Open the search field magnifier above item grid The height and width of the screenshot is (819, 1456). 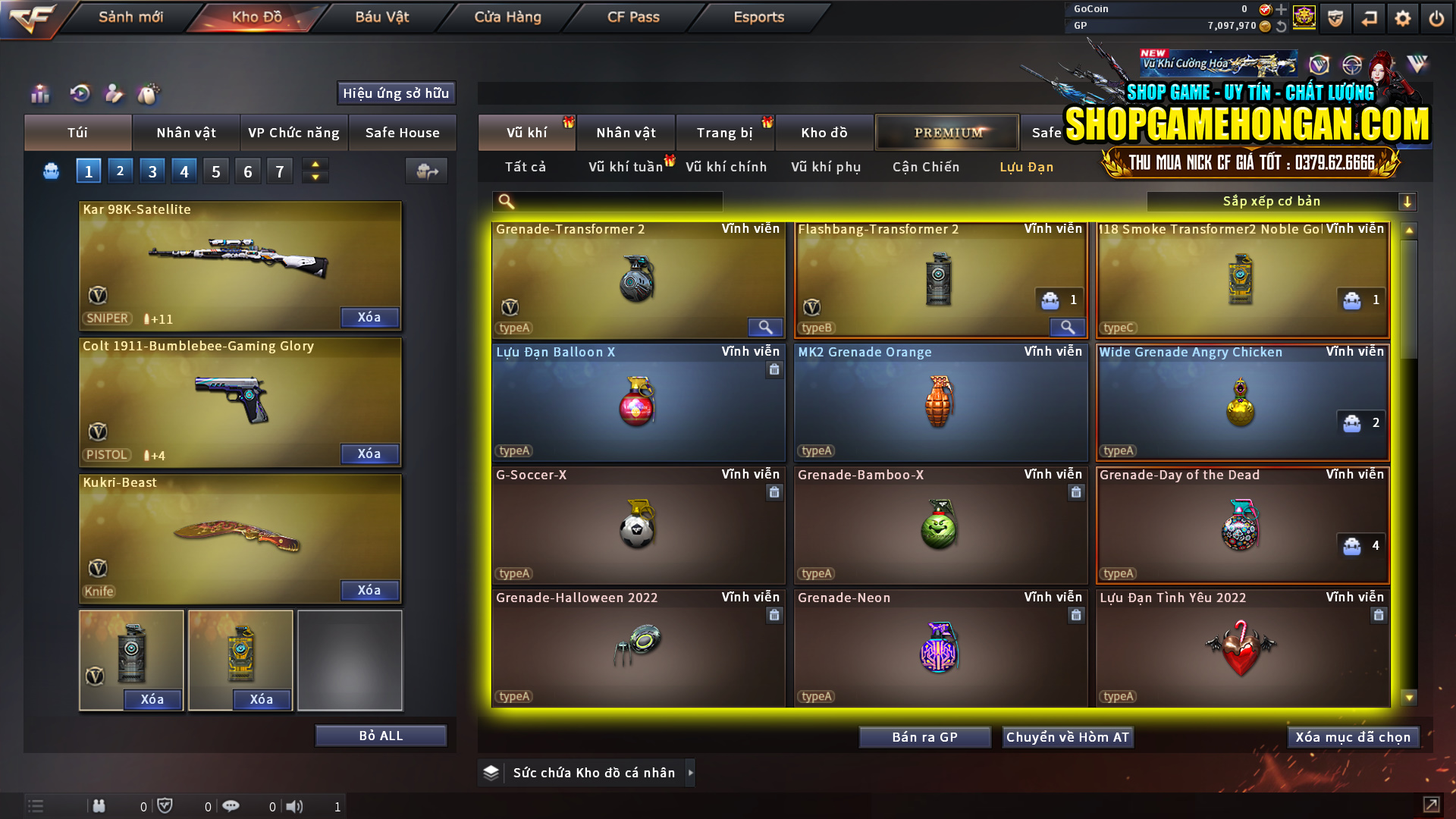(505, 201)
